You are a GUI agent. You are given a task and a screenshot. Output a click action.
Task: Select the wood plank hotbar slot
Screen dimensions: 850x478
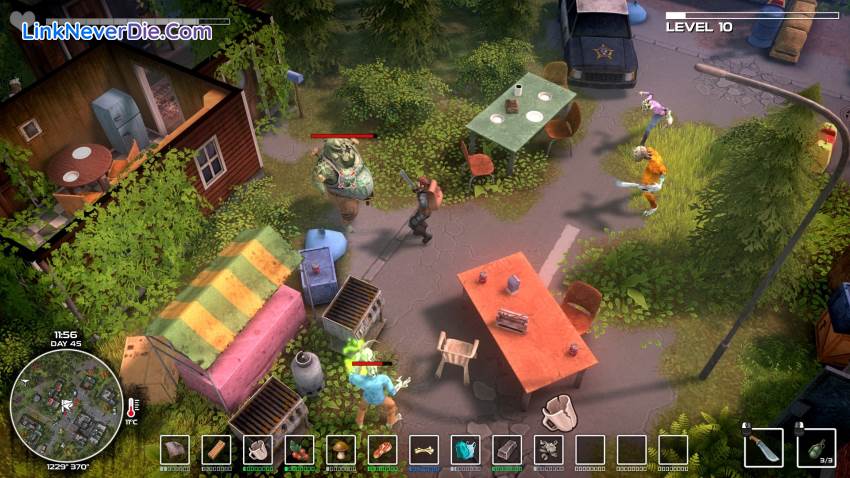pos(216,450)
